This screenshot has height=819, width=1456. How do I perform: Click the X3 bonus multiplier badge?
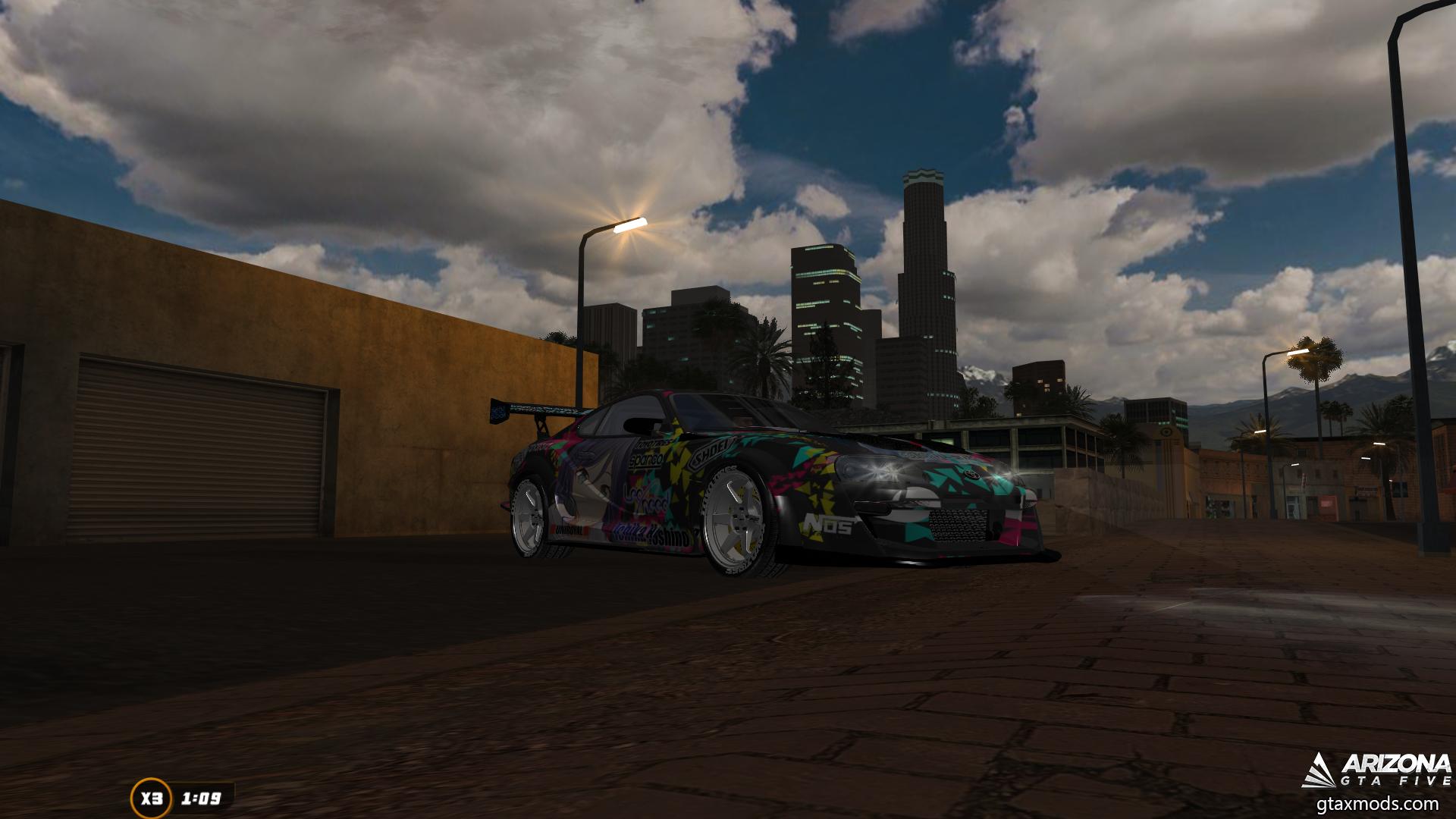click(x=151, y=798)
